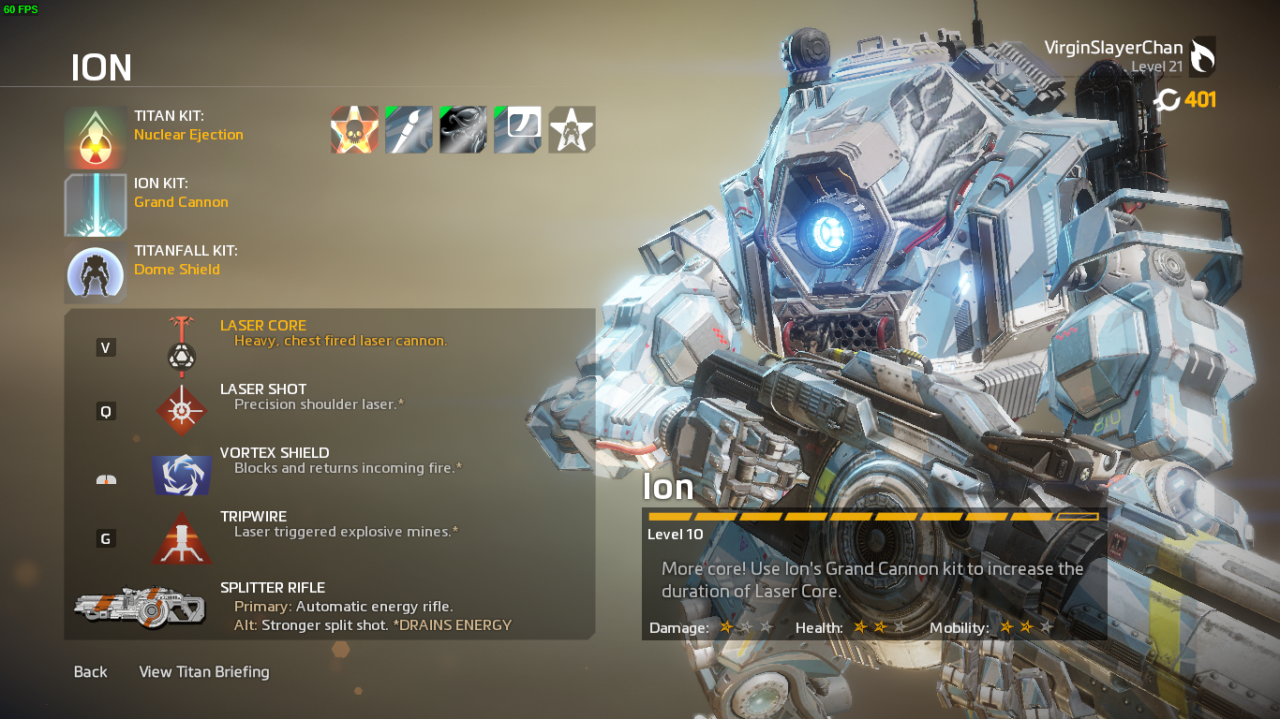Screen dimensions: 1280x719
Task: View Titan Briefing
Action: (204, 672)
